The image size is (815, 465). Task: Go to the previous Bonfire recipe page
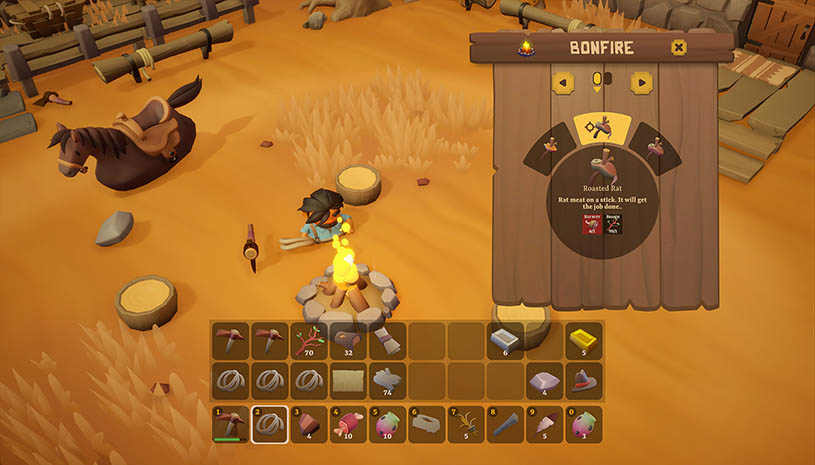tap(562, 82)
